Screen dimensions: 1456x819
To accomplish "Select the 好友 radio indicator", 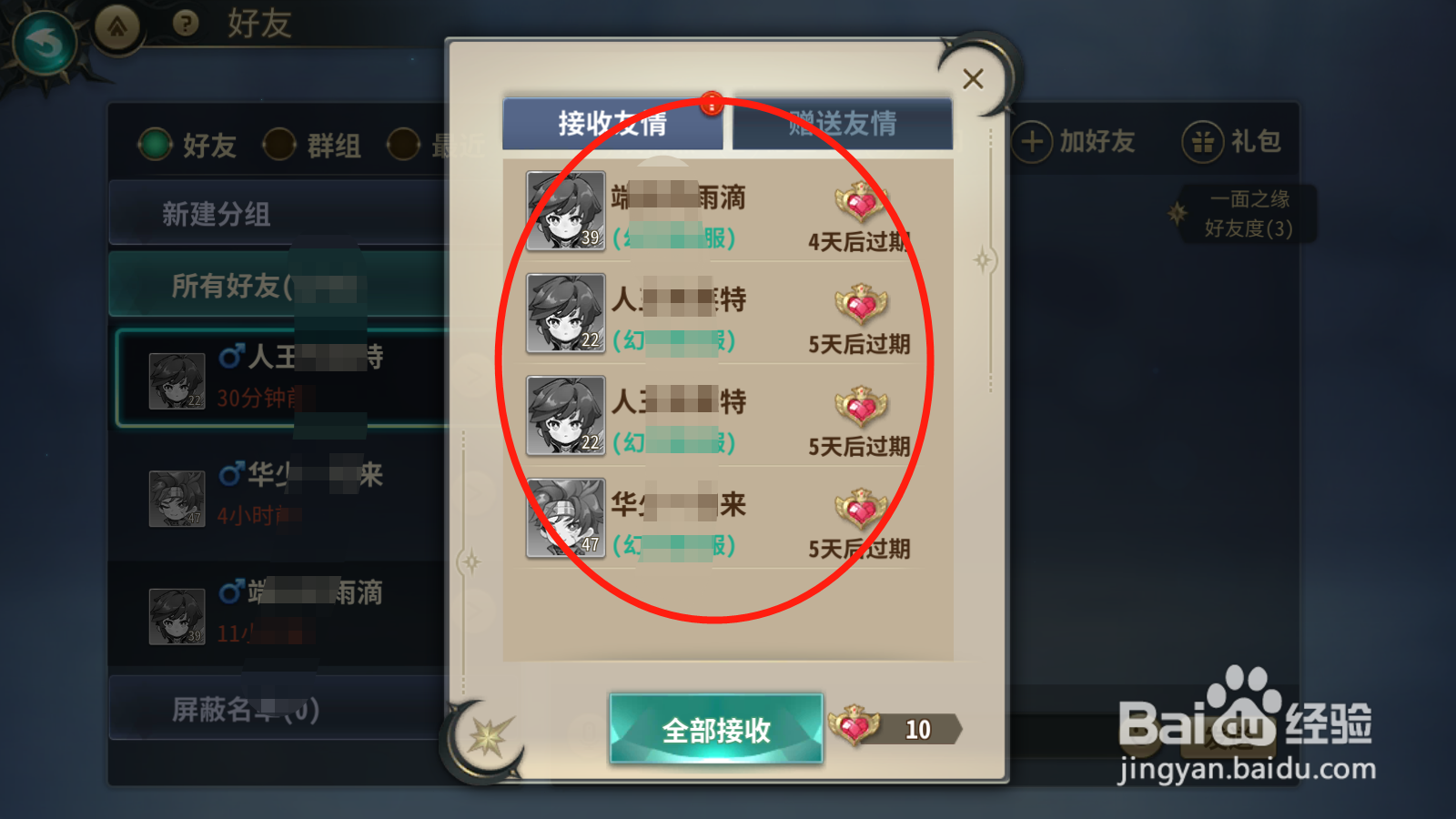I will point(155,144).
